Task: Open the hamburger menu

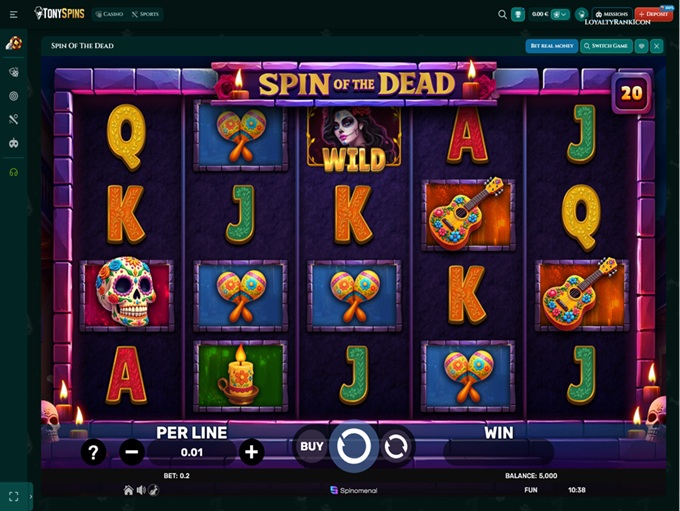Action: [13, 14]
